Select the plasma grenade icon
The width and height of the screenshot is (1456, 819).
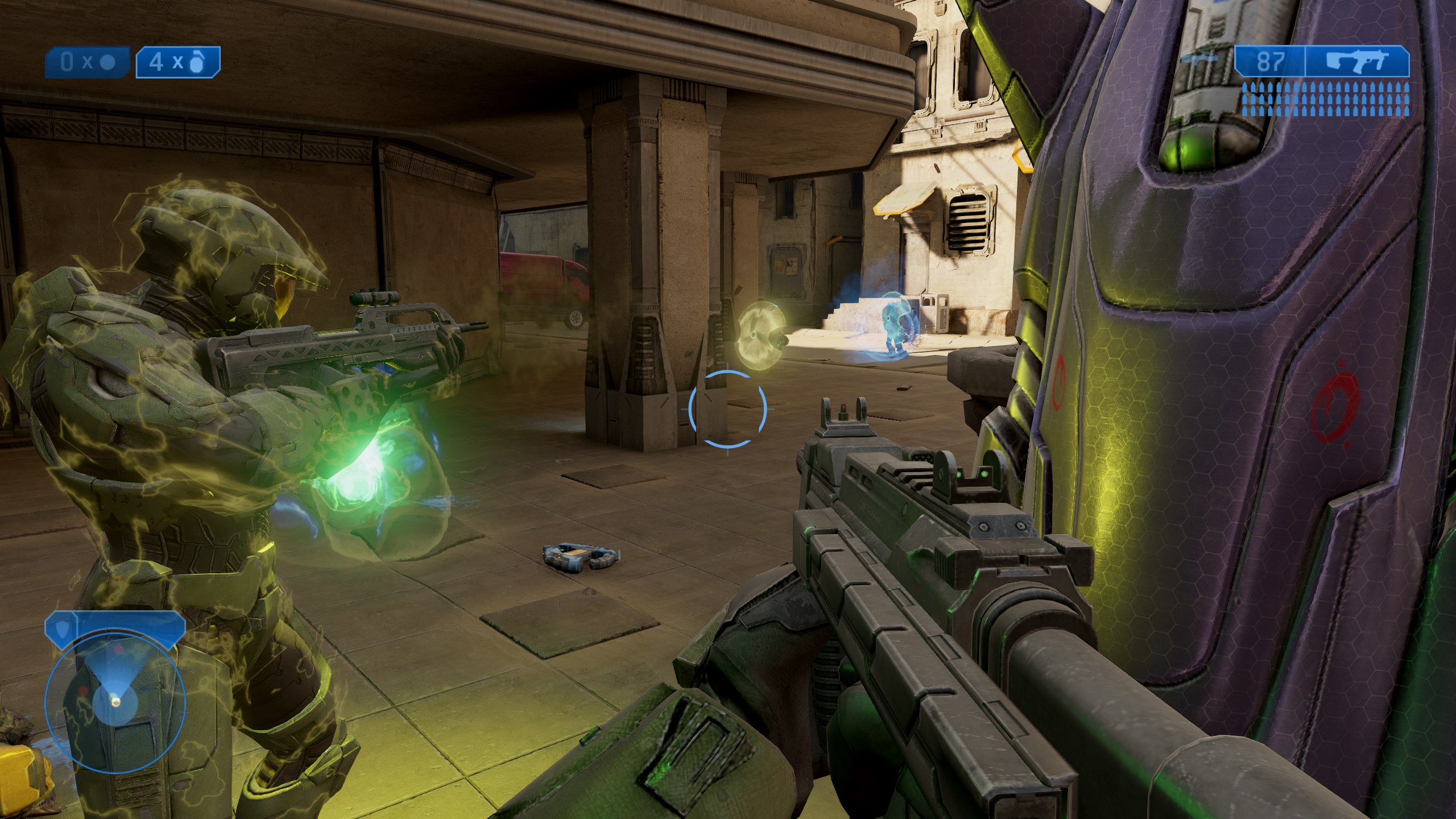106,62
